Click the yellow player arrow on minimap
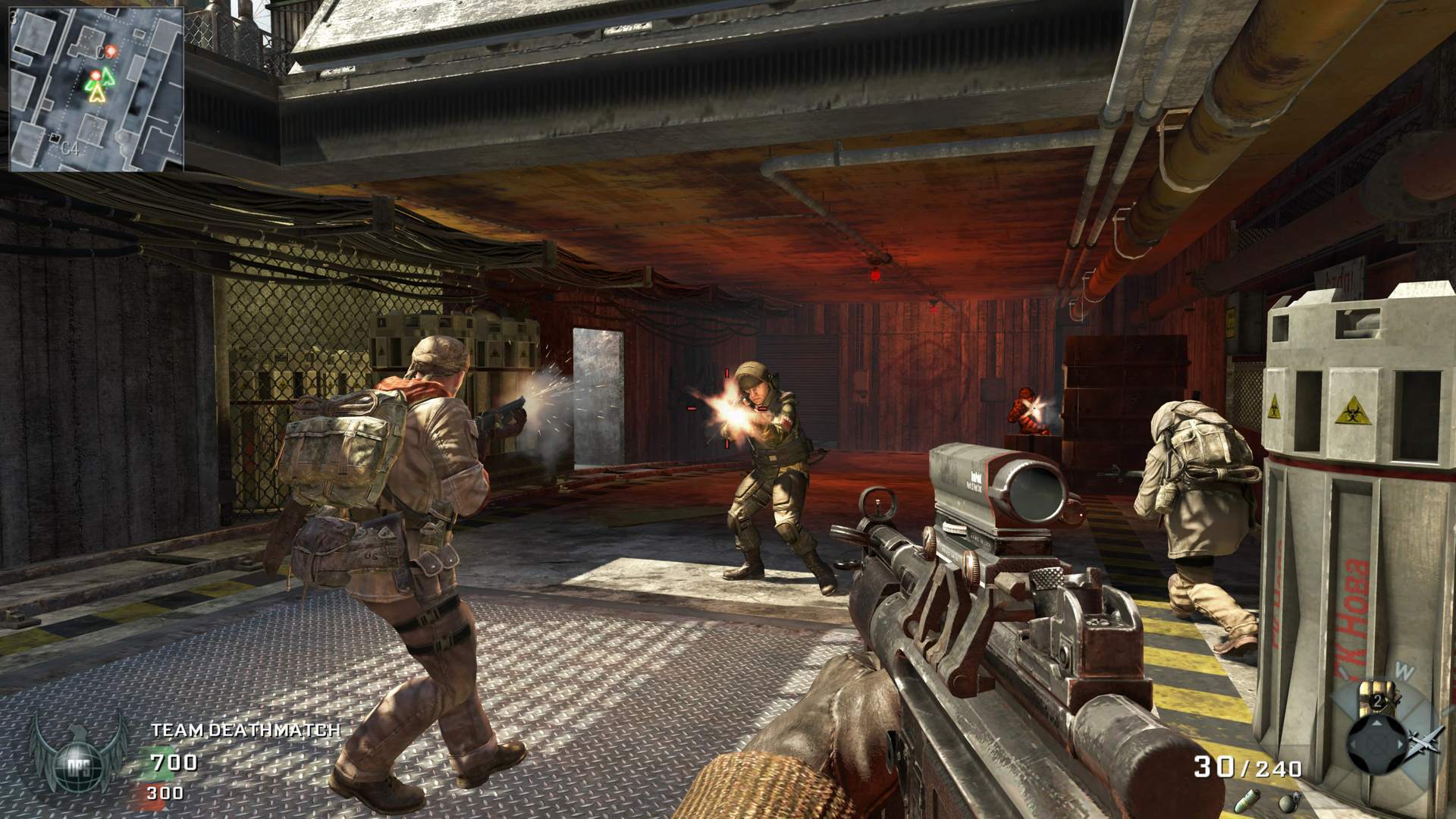The height and width of the screenshot is (819, 1456). (97, 94)
